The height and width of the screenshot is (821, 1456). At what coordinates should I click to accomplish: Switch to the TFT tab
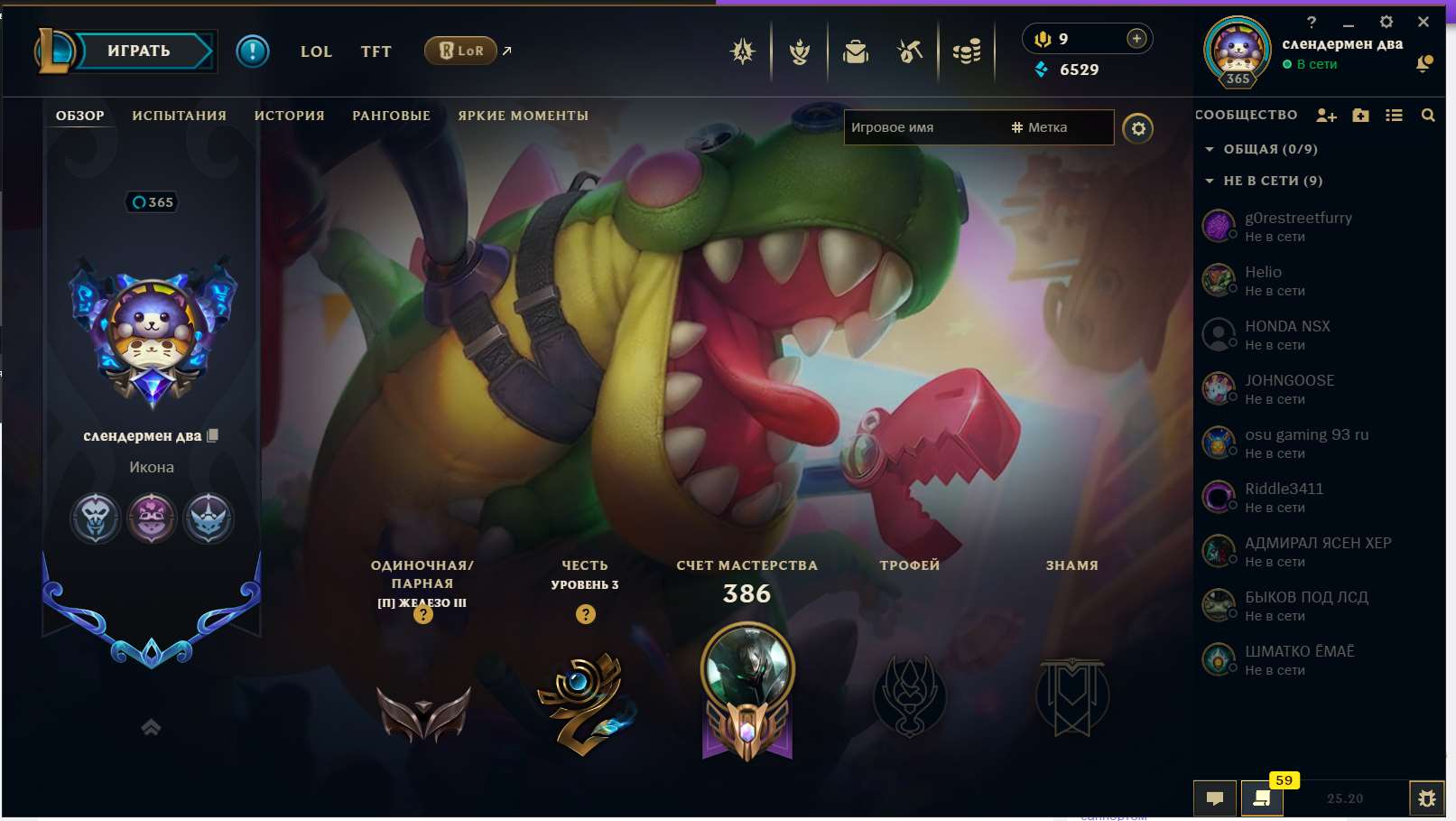(376, 51)
